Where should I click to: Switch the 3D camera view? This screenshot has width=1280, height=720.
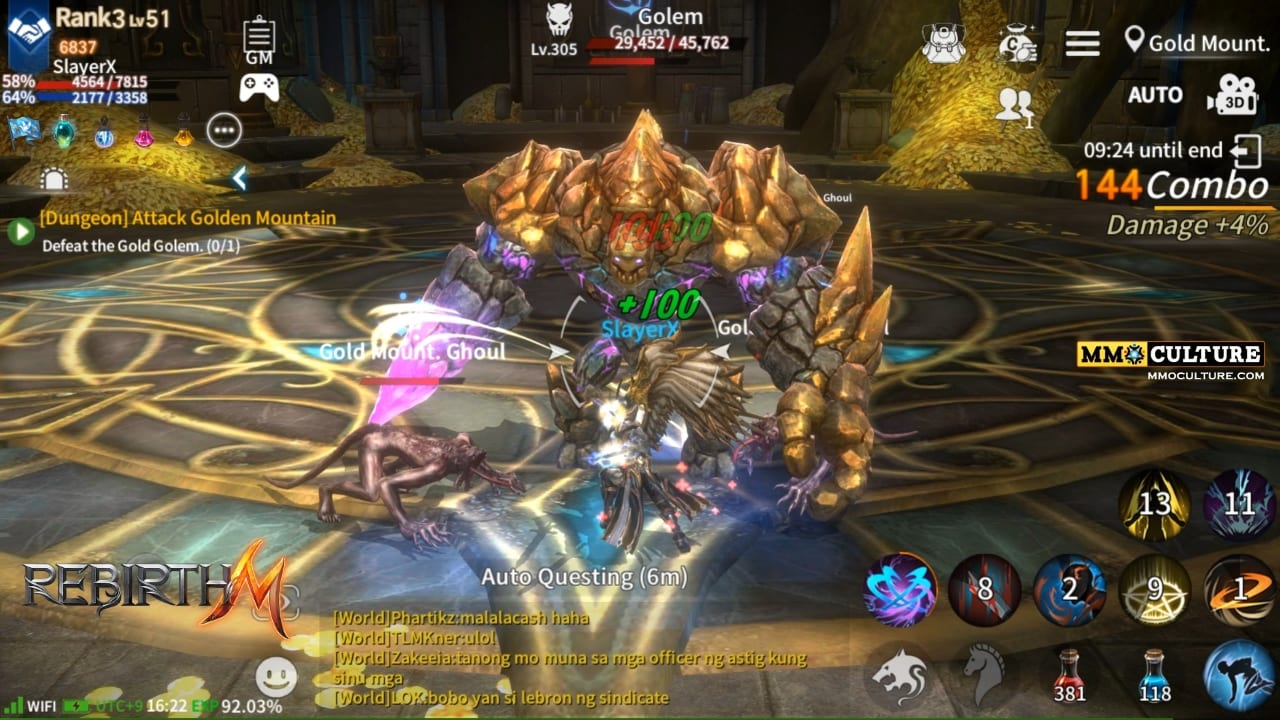[1231, 95]
